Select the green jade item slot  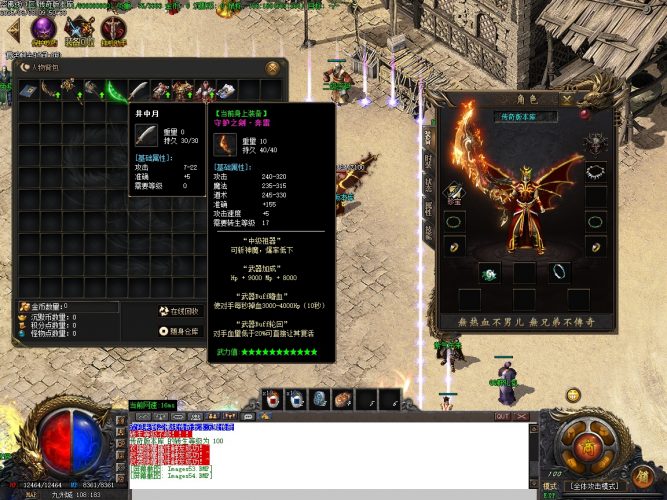click(490, 271)
